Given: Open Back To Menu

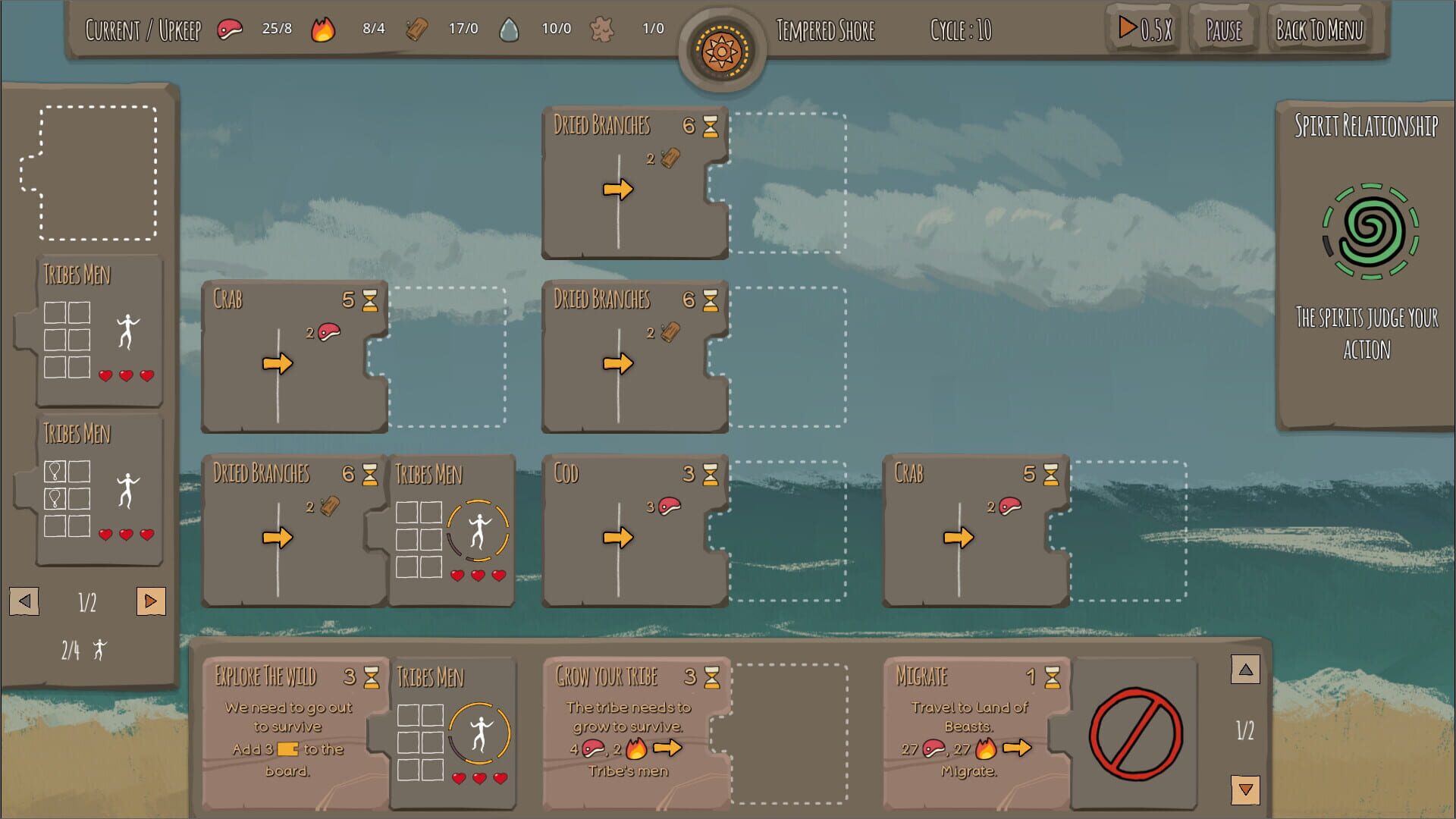Looking at the screenshot, I should pyautogui.click(x=1319, y=30).
